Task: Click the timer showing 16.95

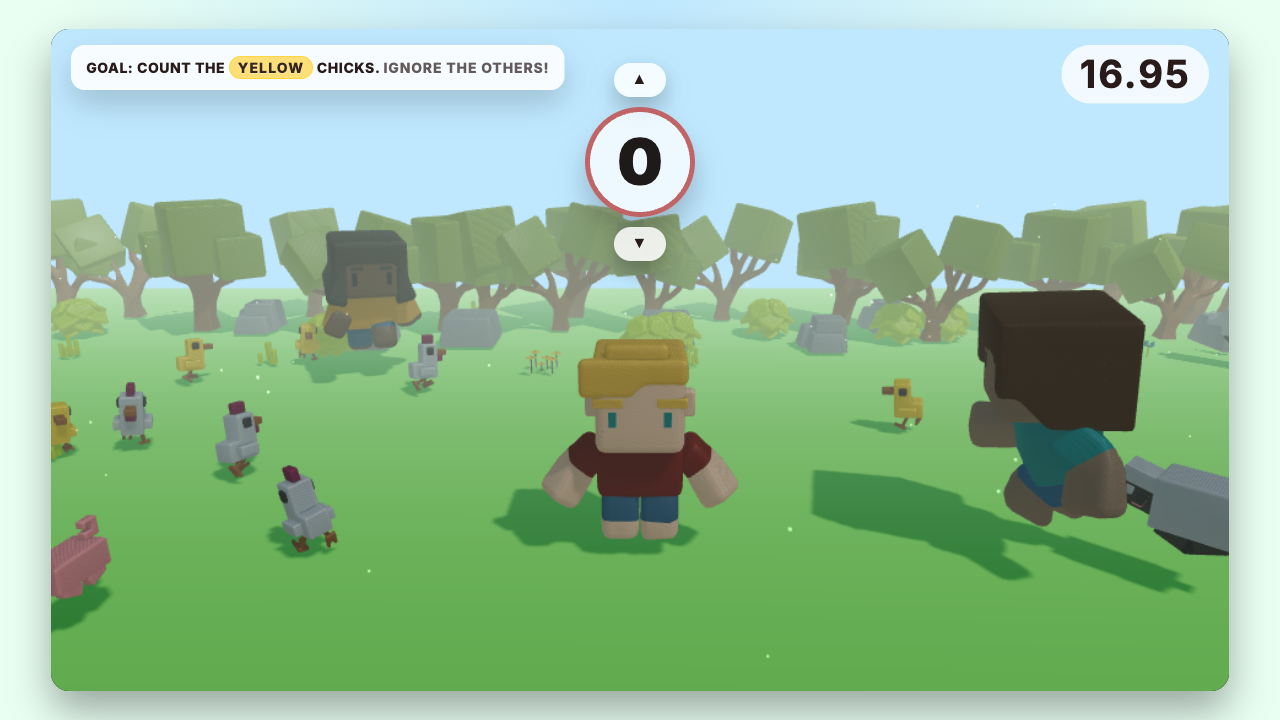Action: tap(1135, 73)
